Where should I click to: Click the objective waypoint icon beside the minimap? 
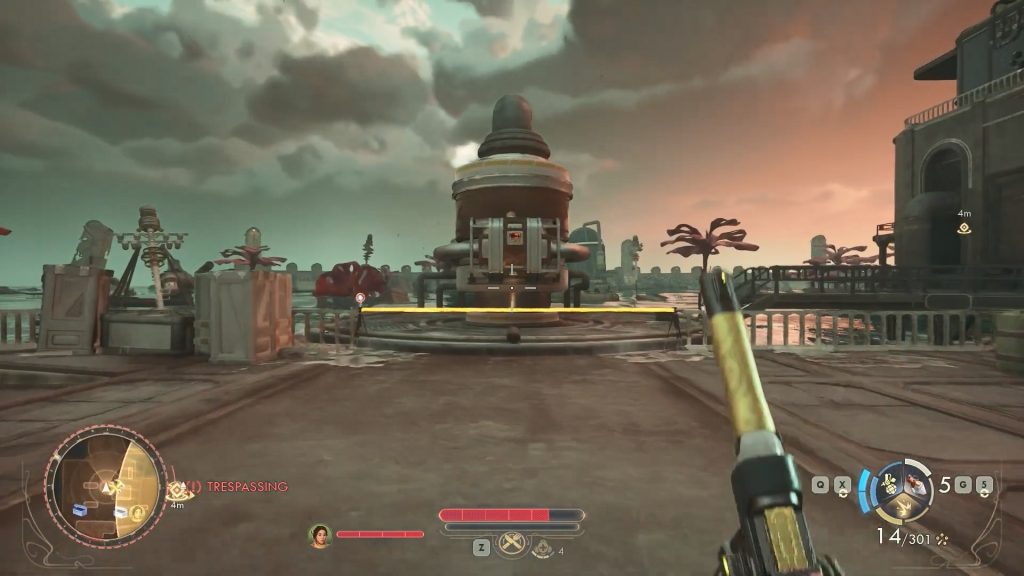181,489
